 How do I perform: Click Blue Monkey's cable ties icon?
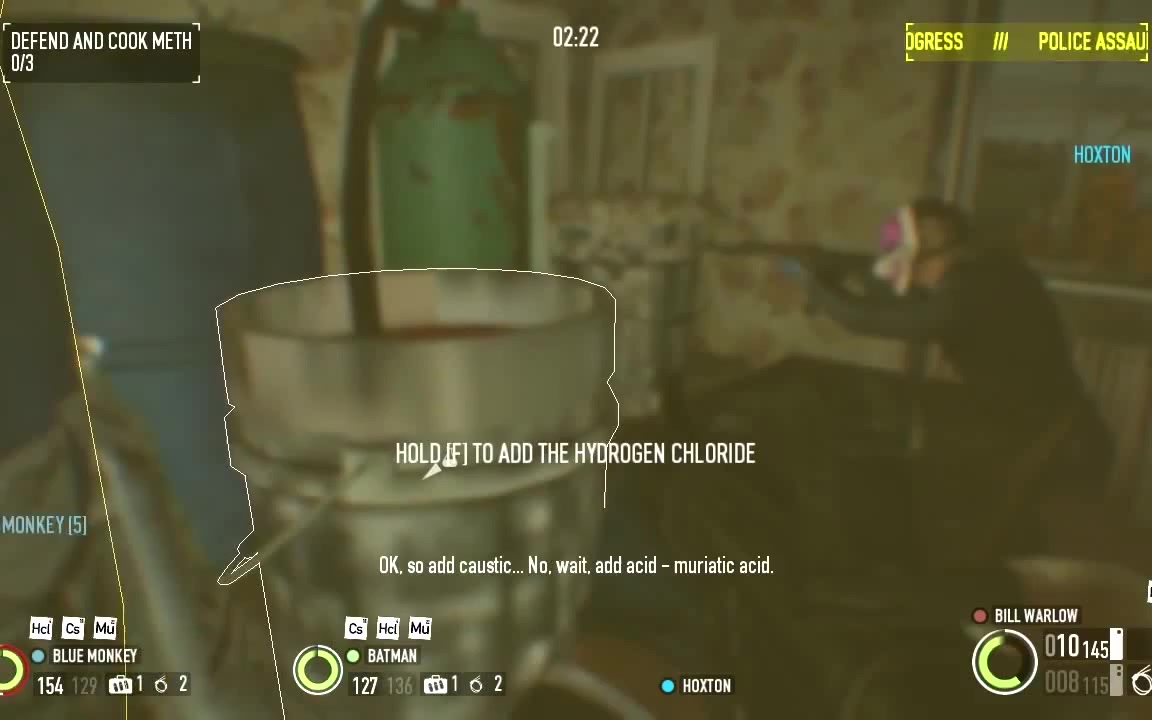[120, 685]
